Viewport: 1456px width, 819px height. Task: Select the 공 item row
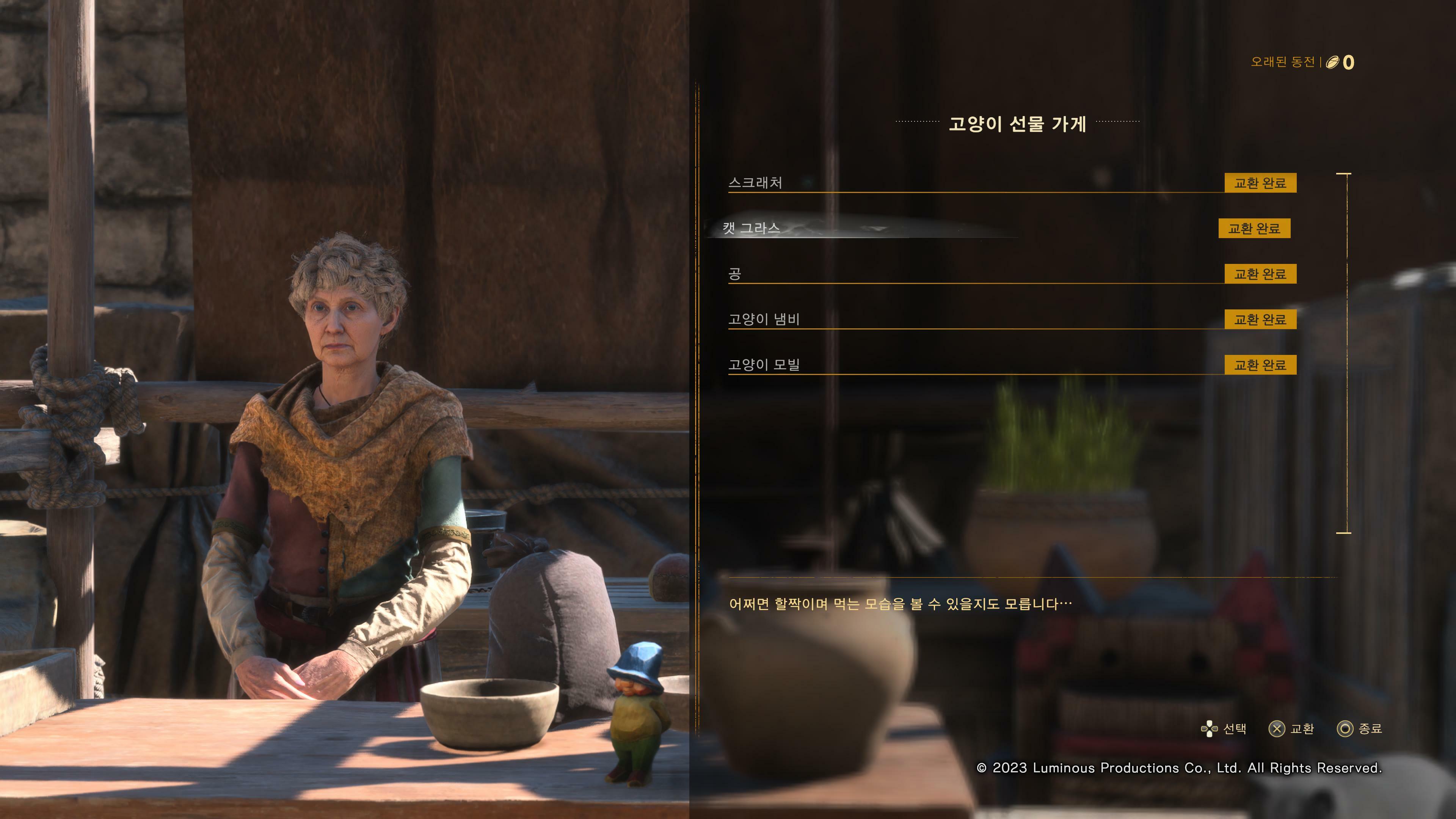(735, 274)
